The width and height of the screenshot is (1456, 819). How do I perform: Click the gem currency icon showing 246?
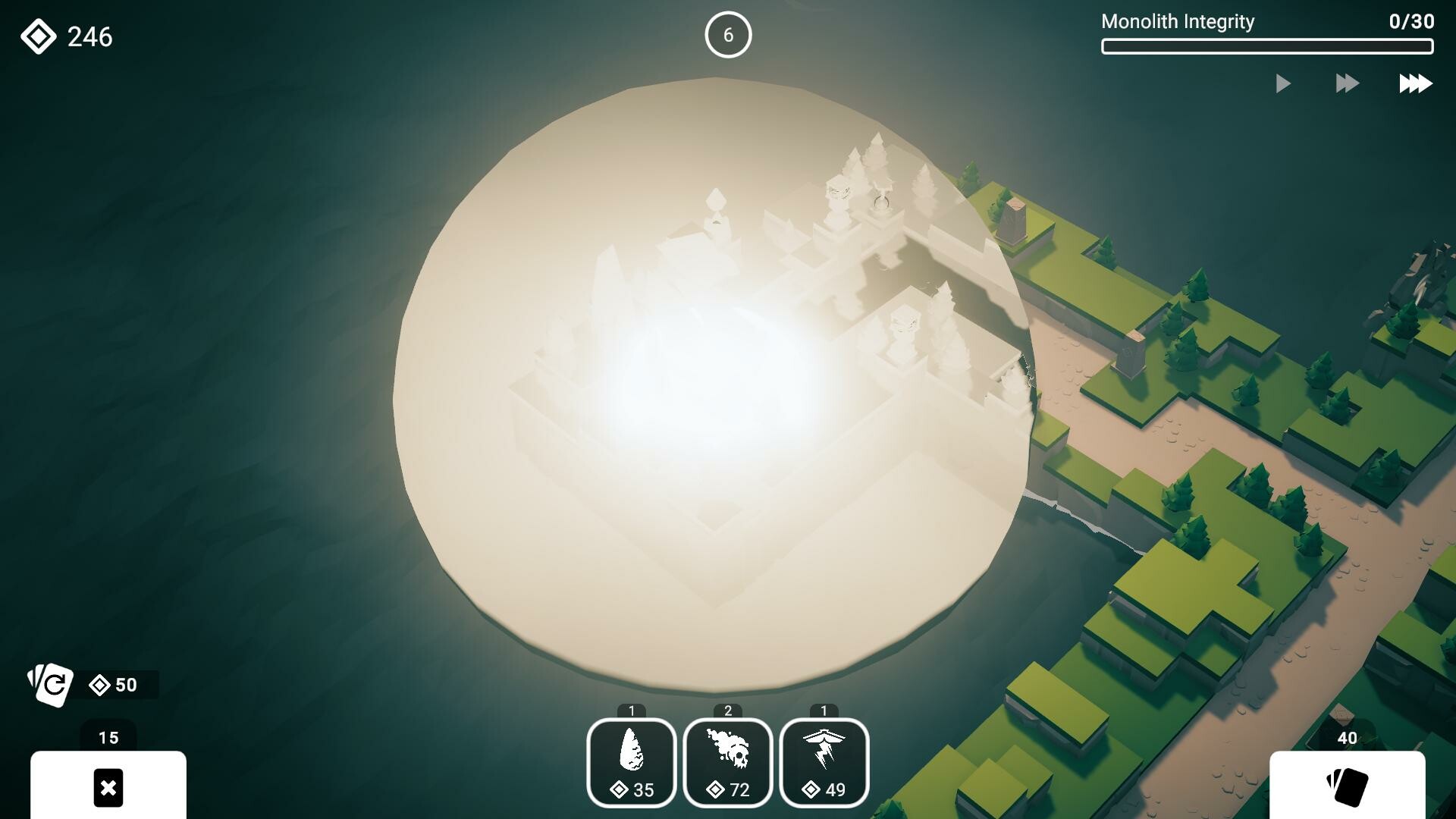pos(39,35)
